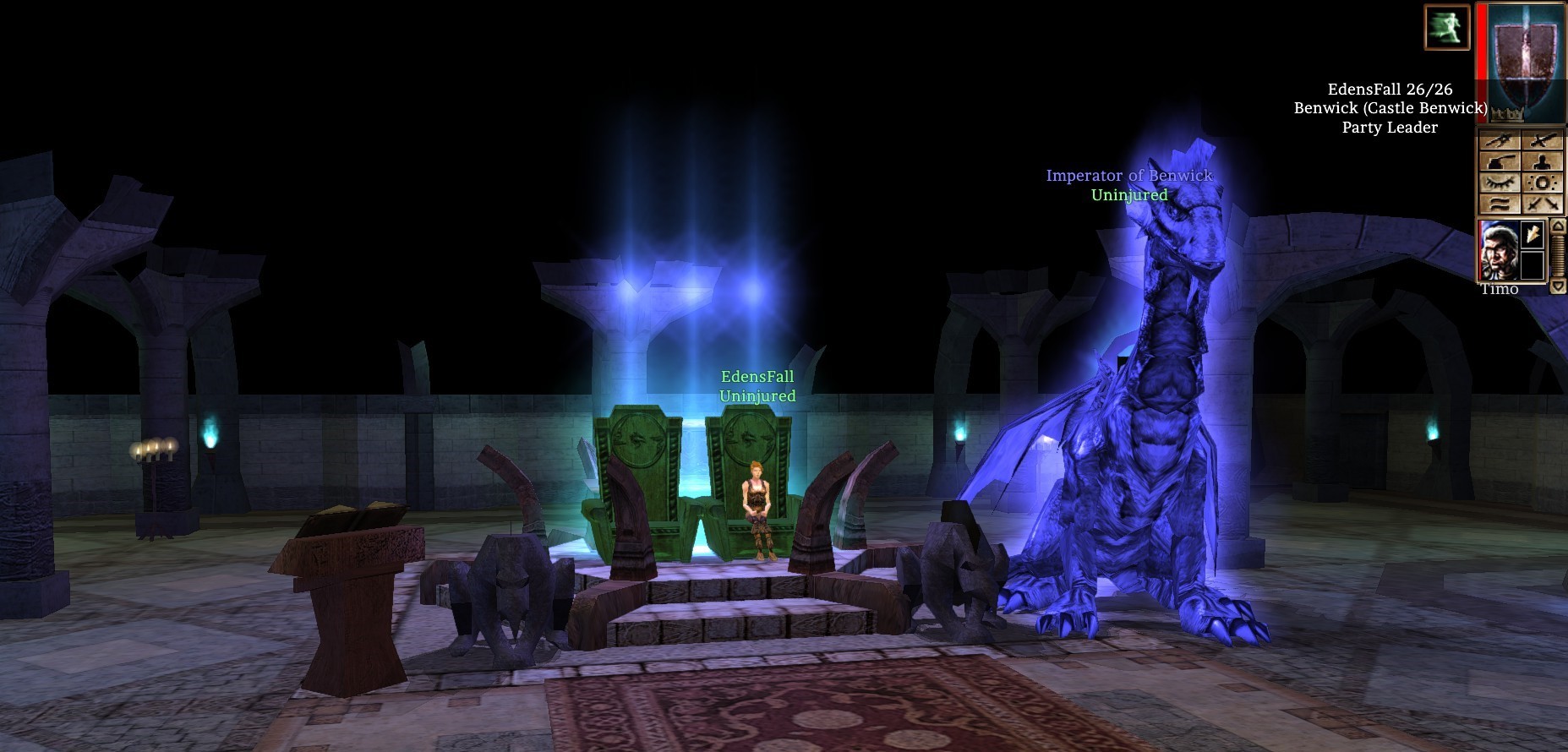
Task: Open the journal with the quill button
Action: [1499, 161]
